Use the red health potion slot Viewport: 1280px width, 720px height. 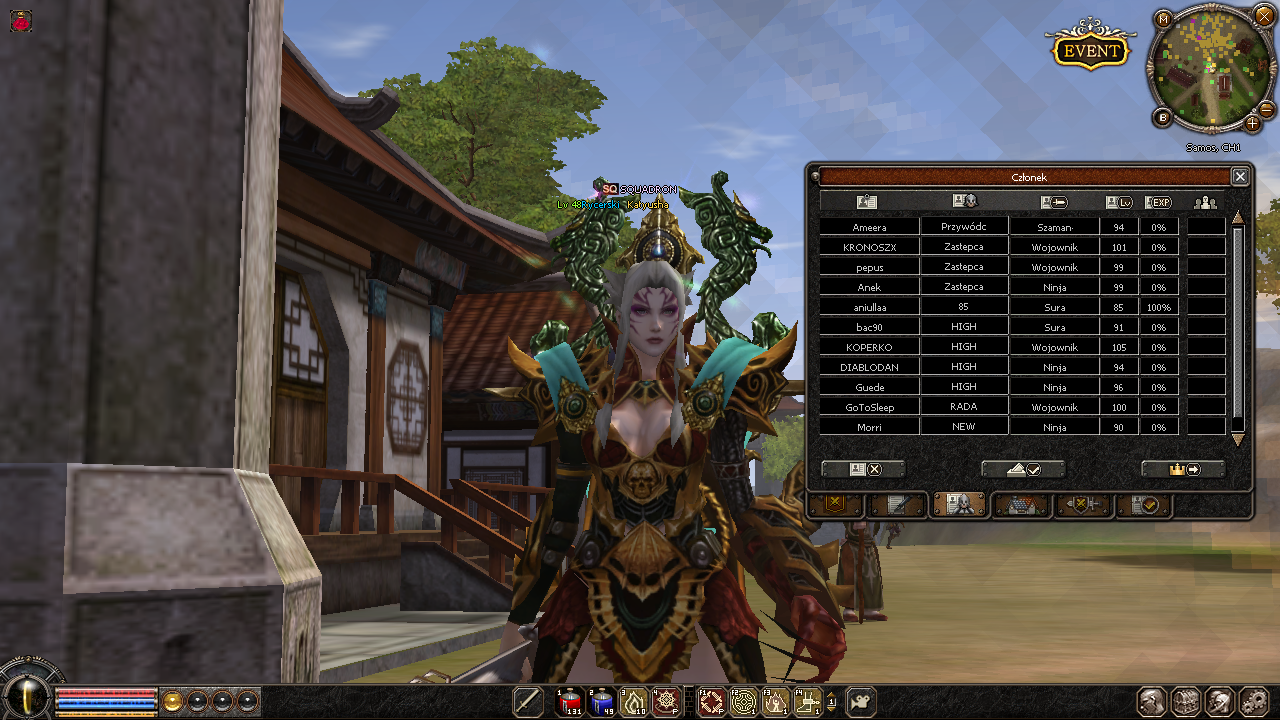[x=570, y=702]
